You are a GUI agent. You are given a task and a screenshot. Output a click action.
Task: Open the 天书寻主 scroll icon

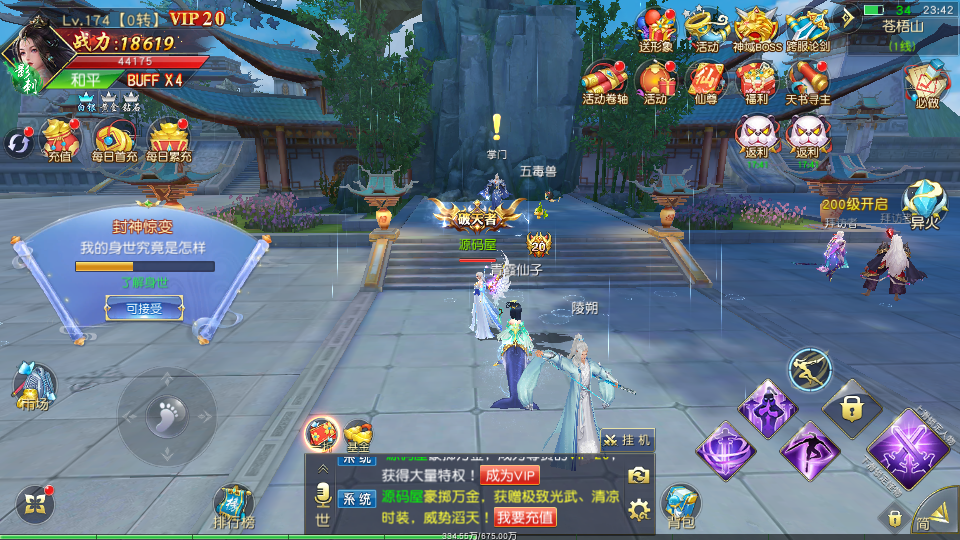[808, 80]
